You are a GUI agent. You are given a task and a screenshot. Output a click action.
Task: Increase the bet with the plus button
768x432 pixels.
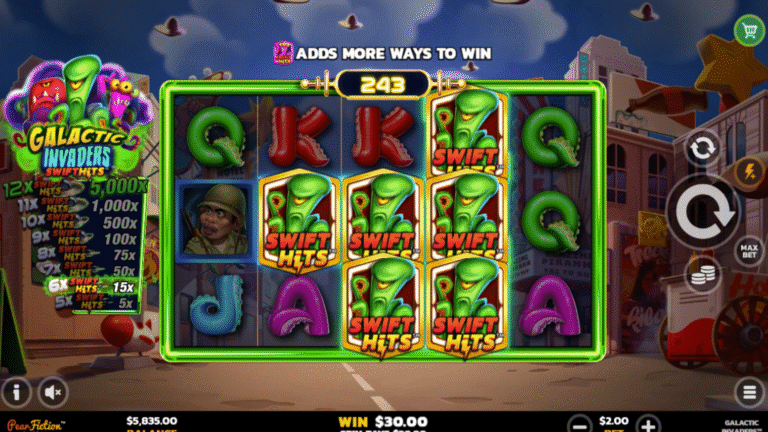click(648, 423)
